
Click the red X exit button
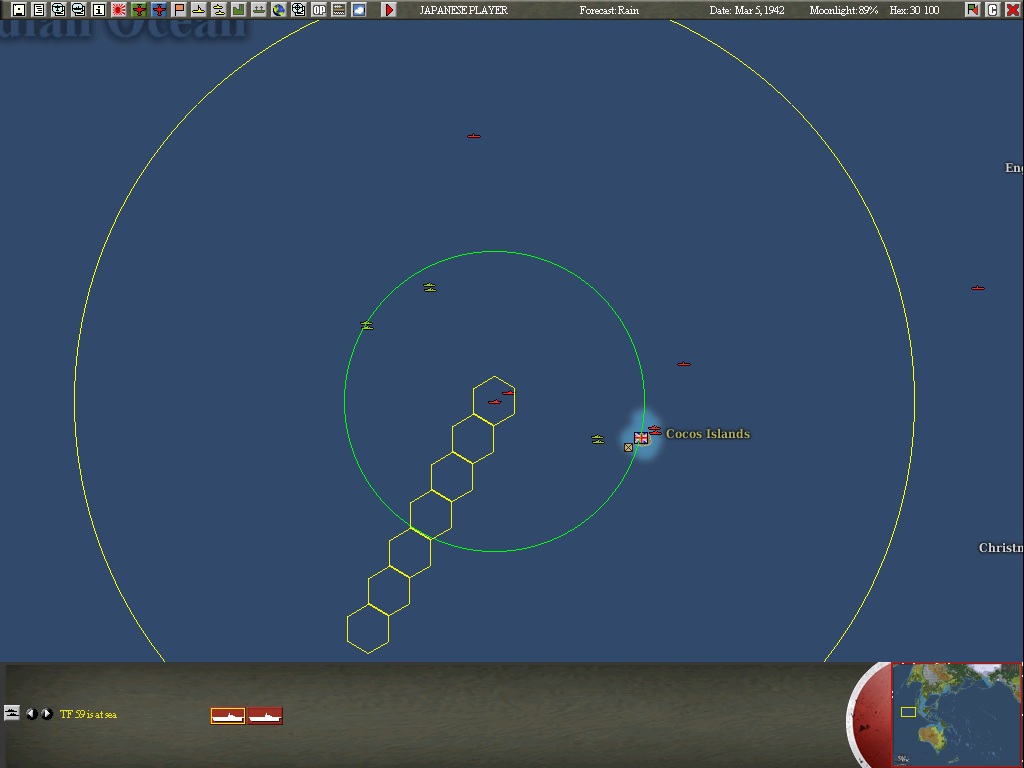[1012, 10]
